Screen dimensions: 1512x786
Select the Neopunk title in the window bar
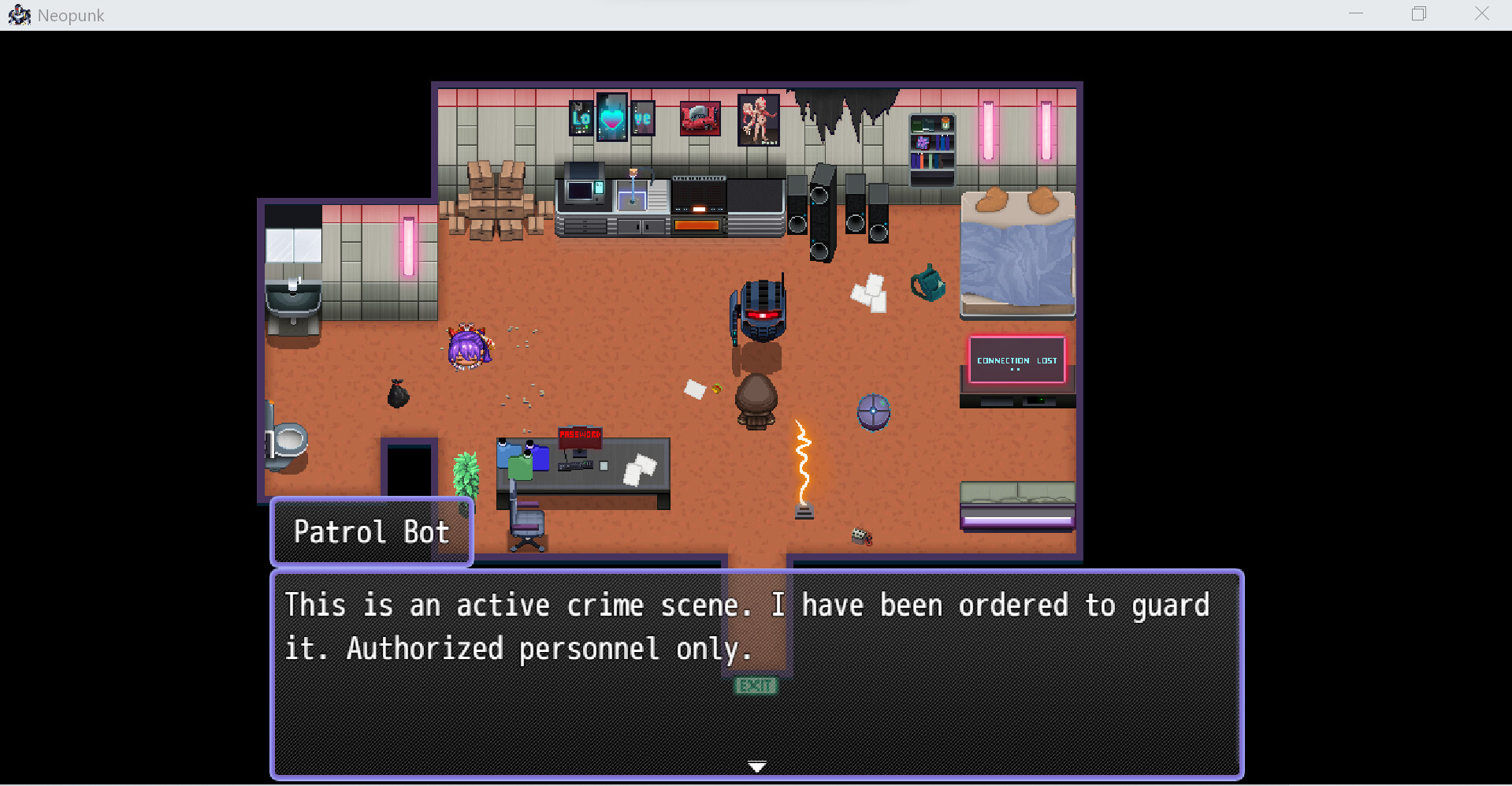point(71,14)
